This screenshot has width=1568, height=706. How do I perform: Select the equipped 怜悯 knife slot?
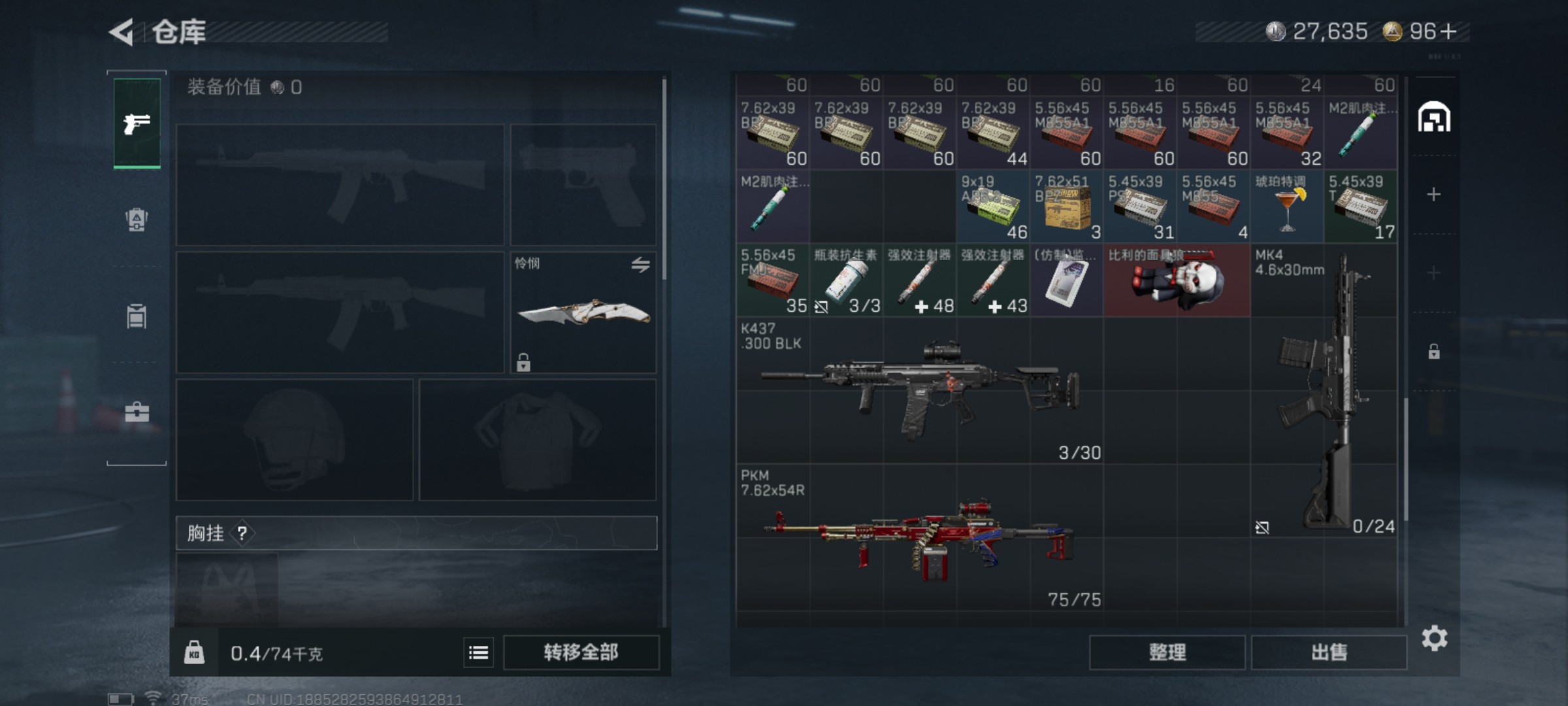click(583, 312)
